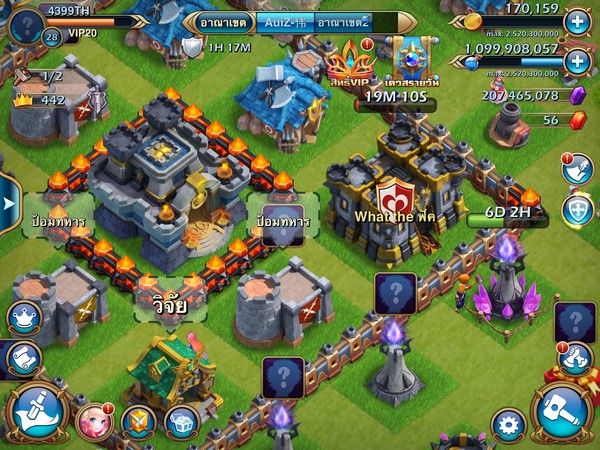Add mana with the plus button
This screenshot has height=450, width=600.
(577, 61)
